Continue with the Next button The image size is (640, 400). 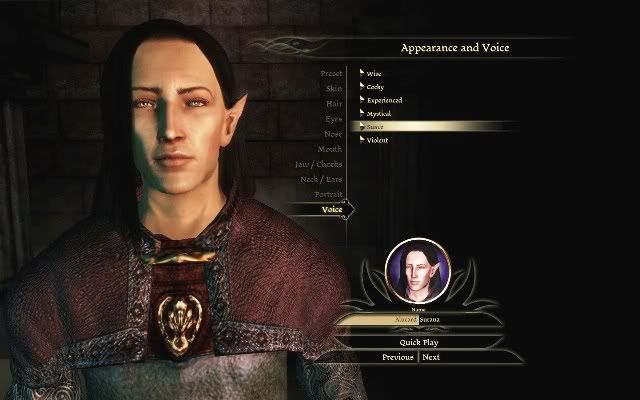tap(431, 357)
